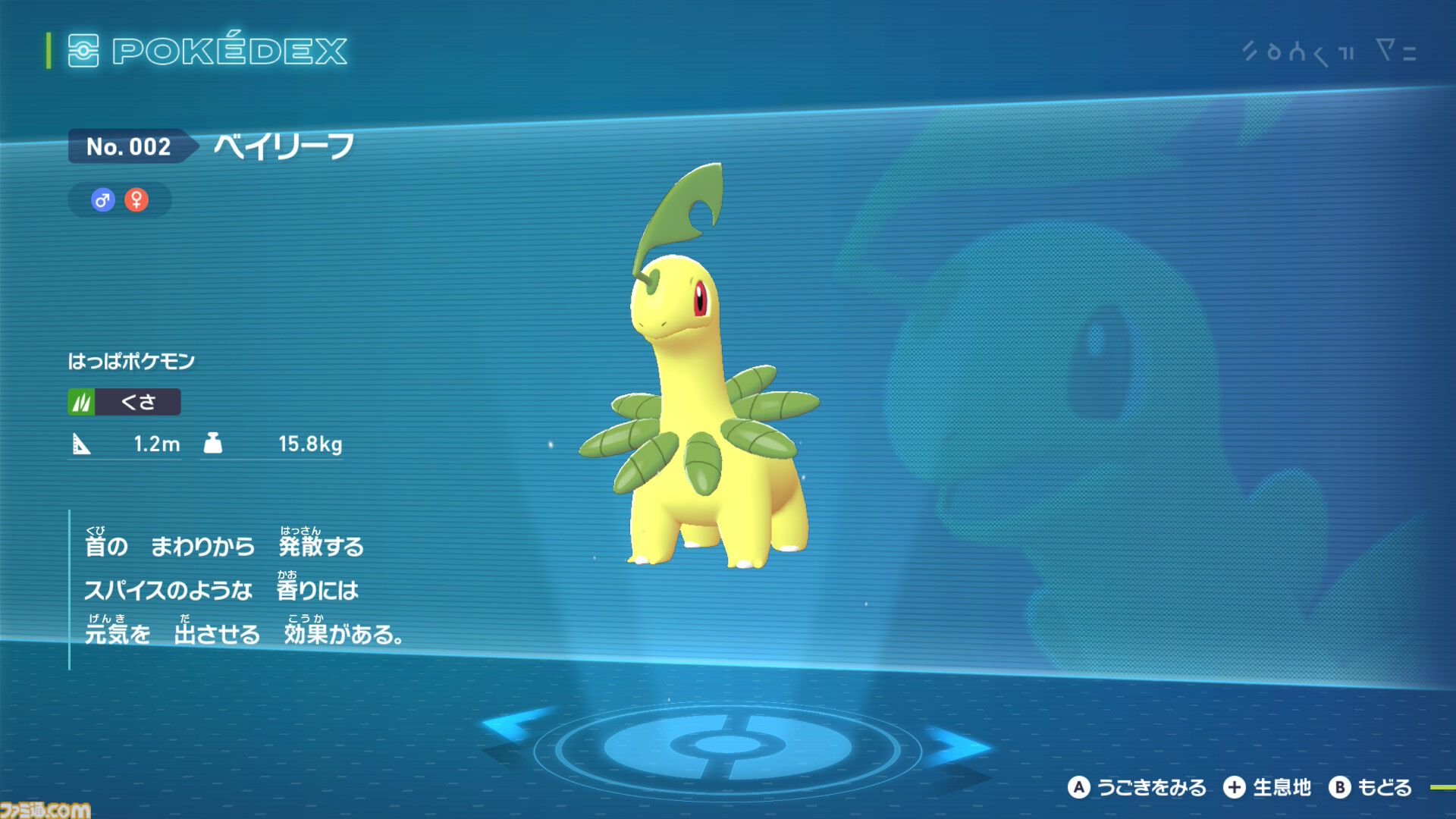This screenshot has width=1456, height=819.
Task: Toggle the male gender symbol
Action: click(102, 199)
